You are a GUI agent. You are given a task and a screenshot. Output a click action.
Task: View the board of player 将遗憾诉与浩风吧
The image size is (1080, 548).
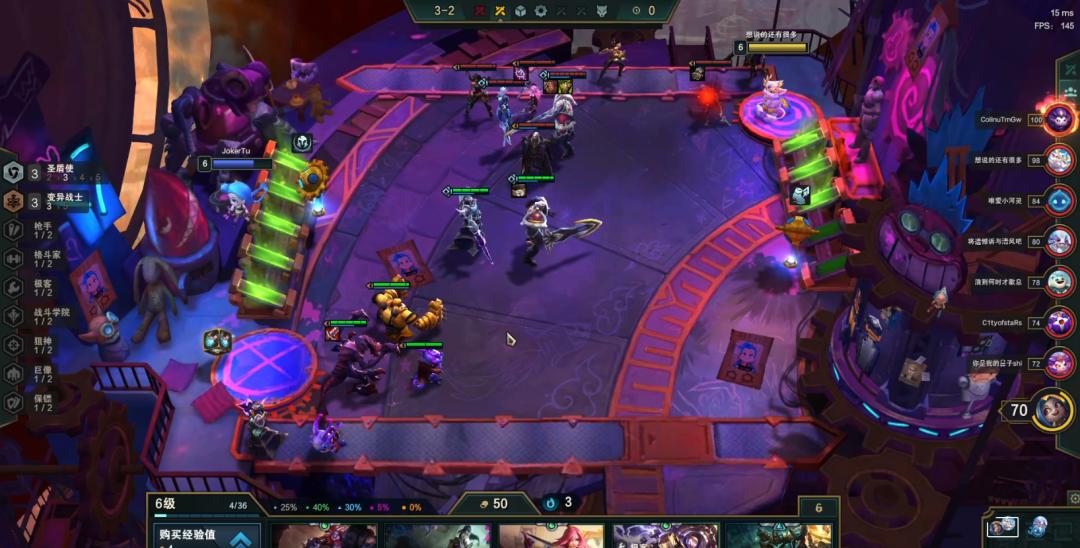click(x=1058, y=241)
